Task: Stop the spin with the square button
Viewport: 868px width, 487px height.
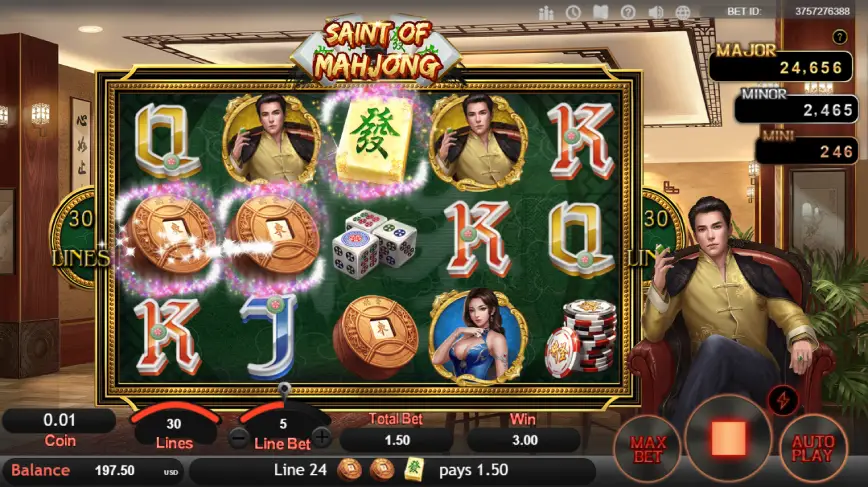Action: [x=728, y=439]
